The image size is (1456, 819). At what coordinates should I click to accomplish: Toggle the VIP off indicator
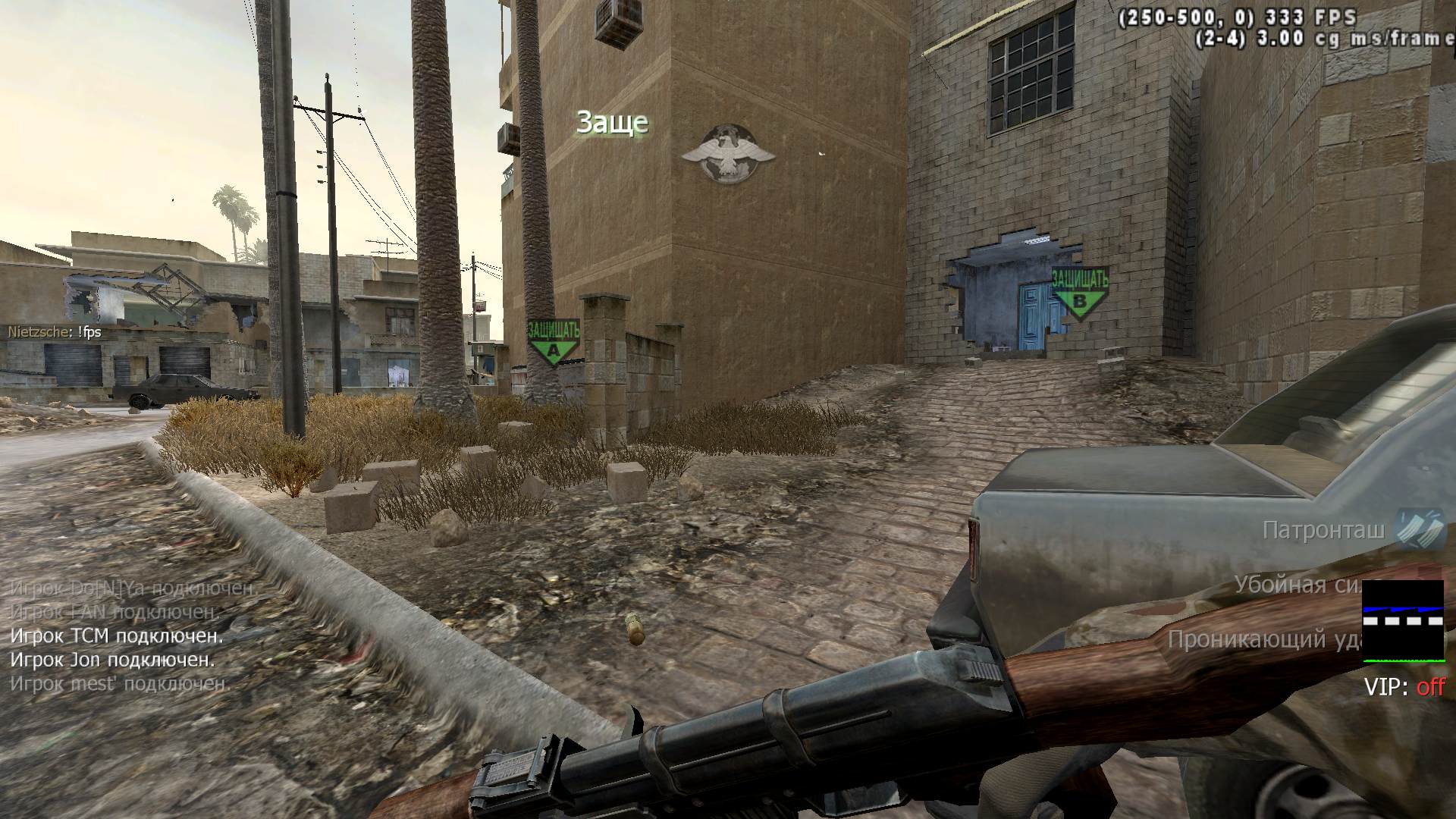click(x=1404, y=687)
